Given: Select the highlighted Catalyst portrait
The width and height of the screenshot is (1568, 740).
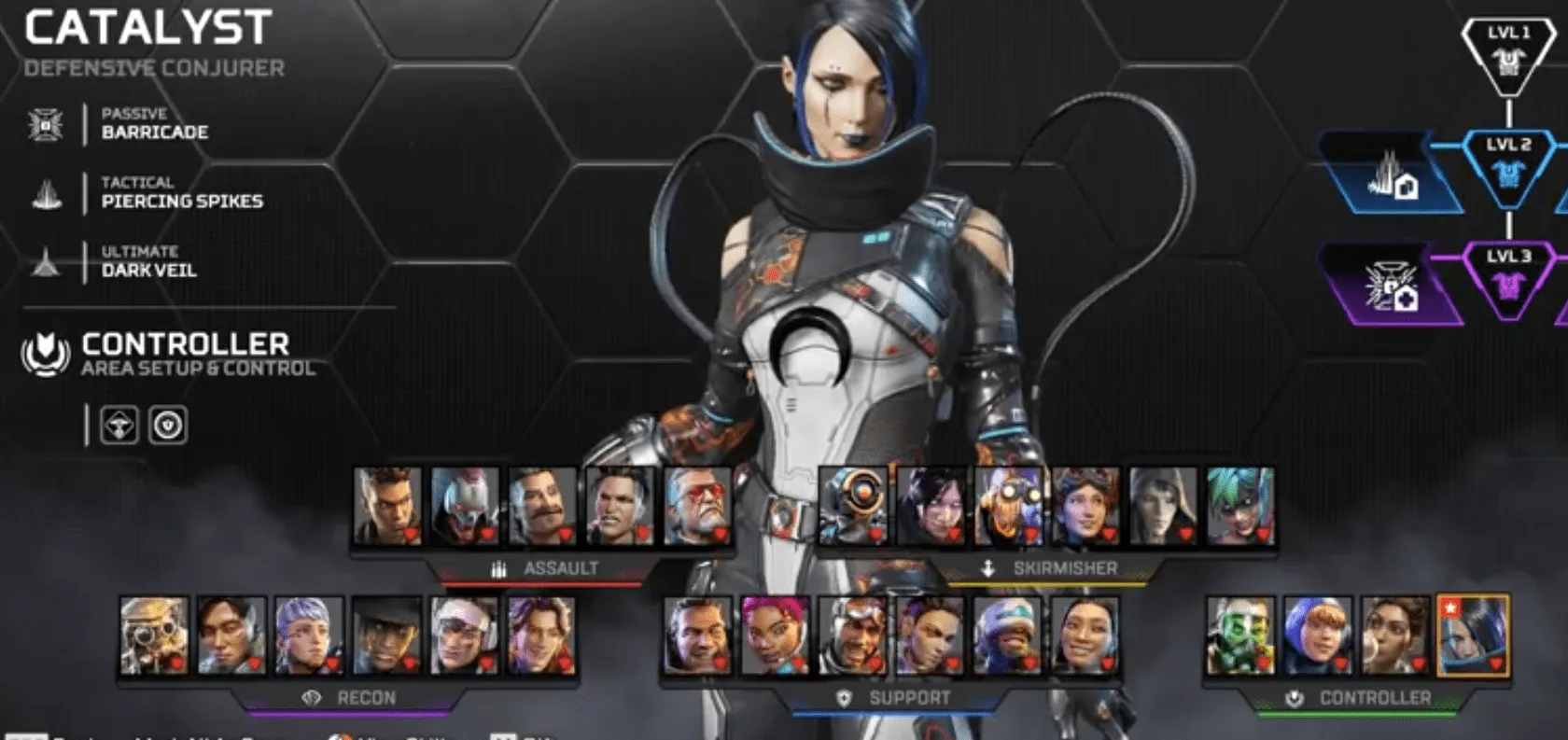Looking at the screenshot, I should click(x=1472, y=635).
